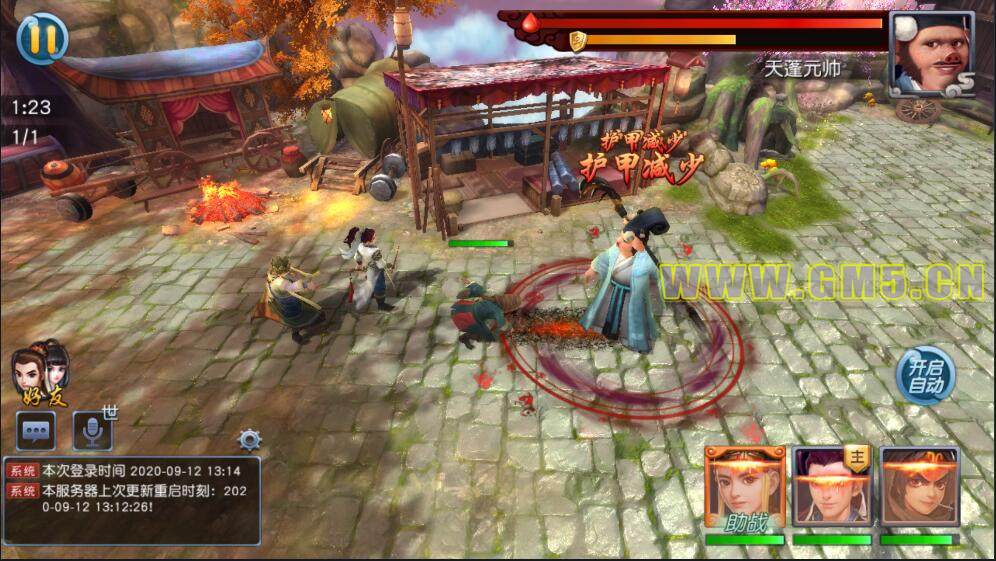The width and height of the screenshot is (996, 561).
Task: Pause the battle with the pause button
Action: (x=42, y=38)
